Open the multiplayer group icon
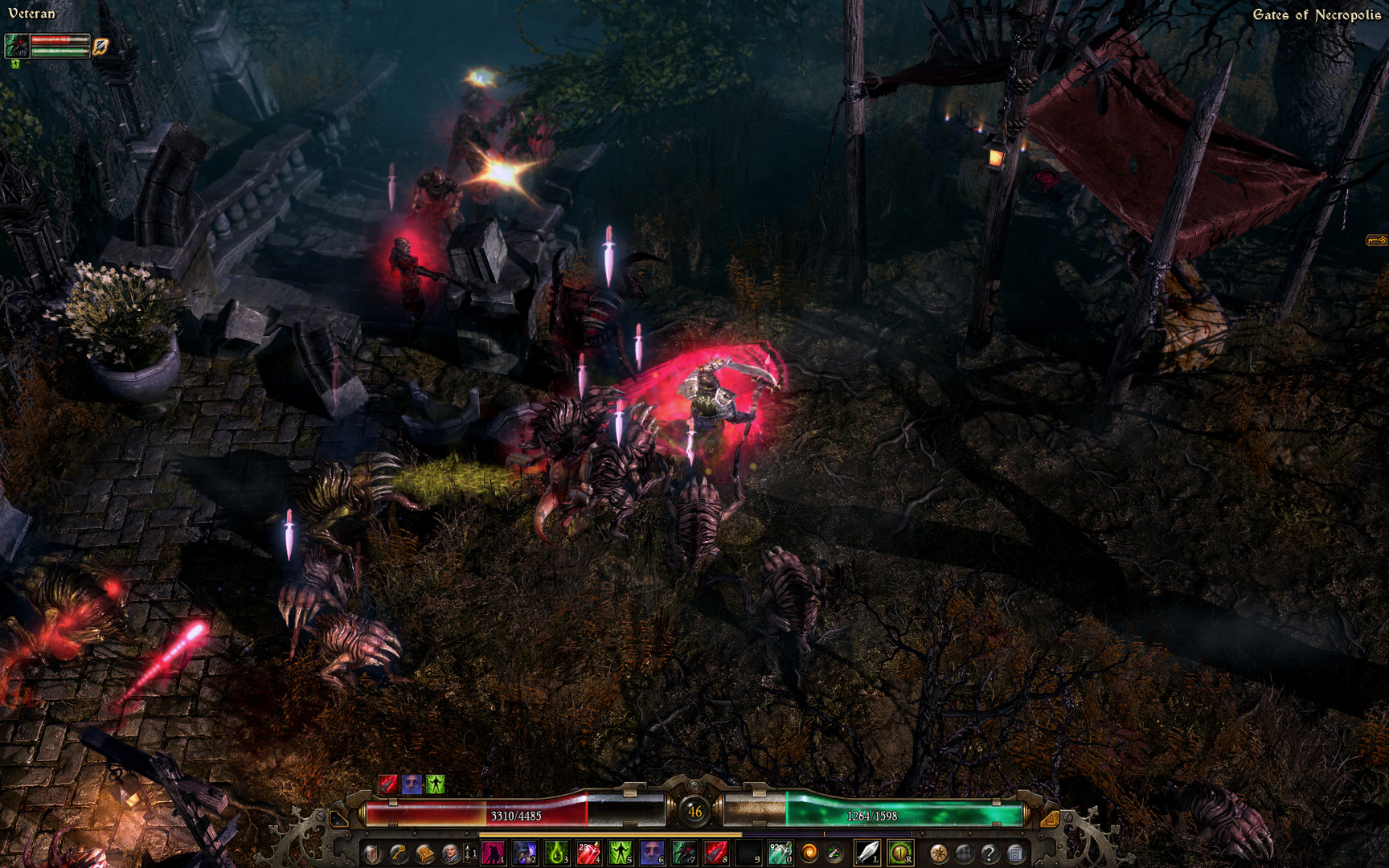 click(964, 854)
